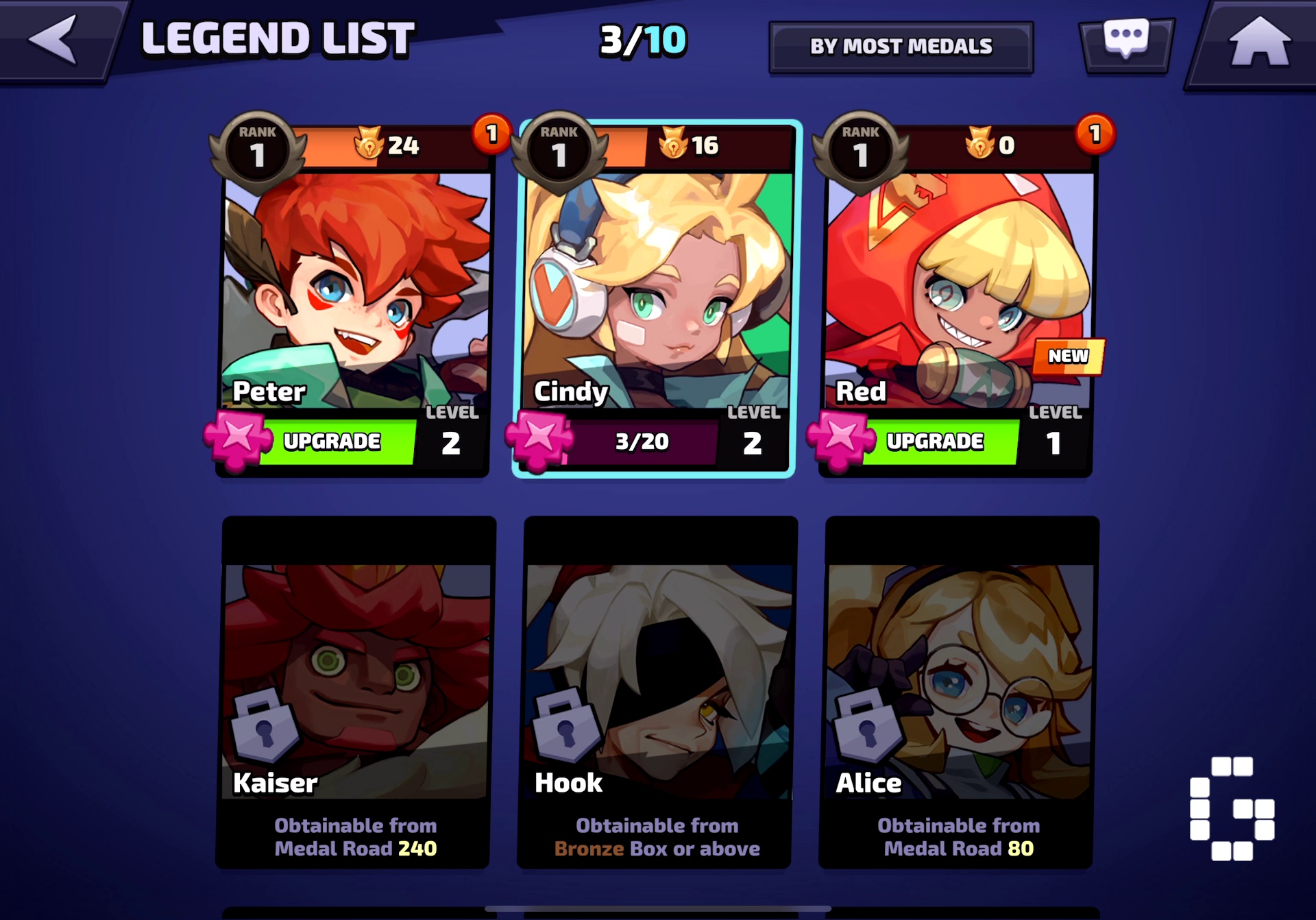Tap the red notification badge on Red's card
Screen dimensions: 1316x920
(1095, 136)
